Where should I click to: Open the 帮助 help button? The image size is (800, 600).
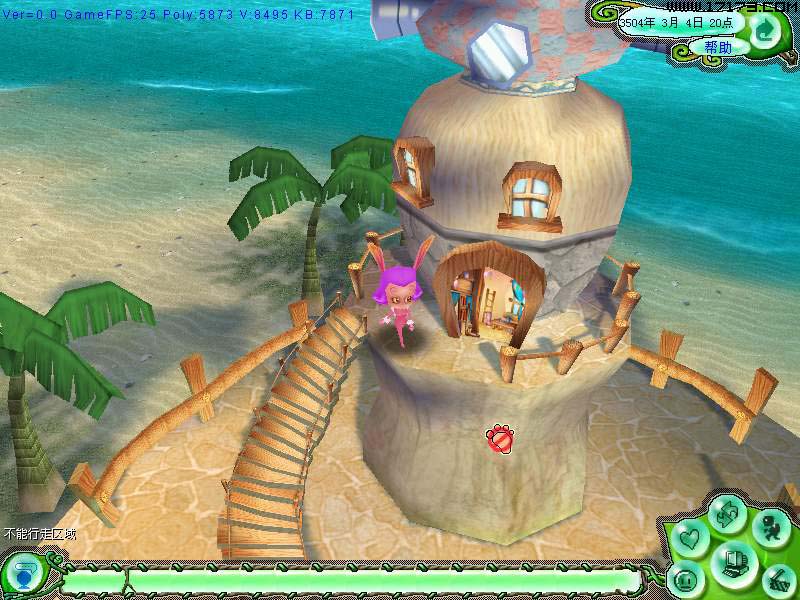pyautogui.click(x=716, y=47)
